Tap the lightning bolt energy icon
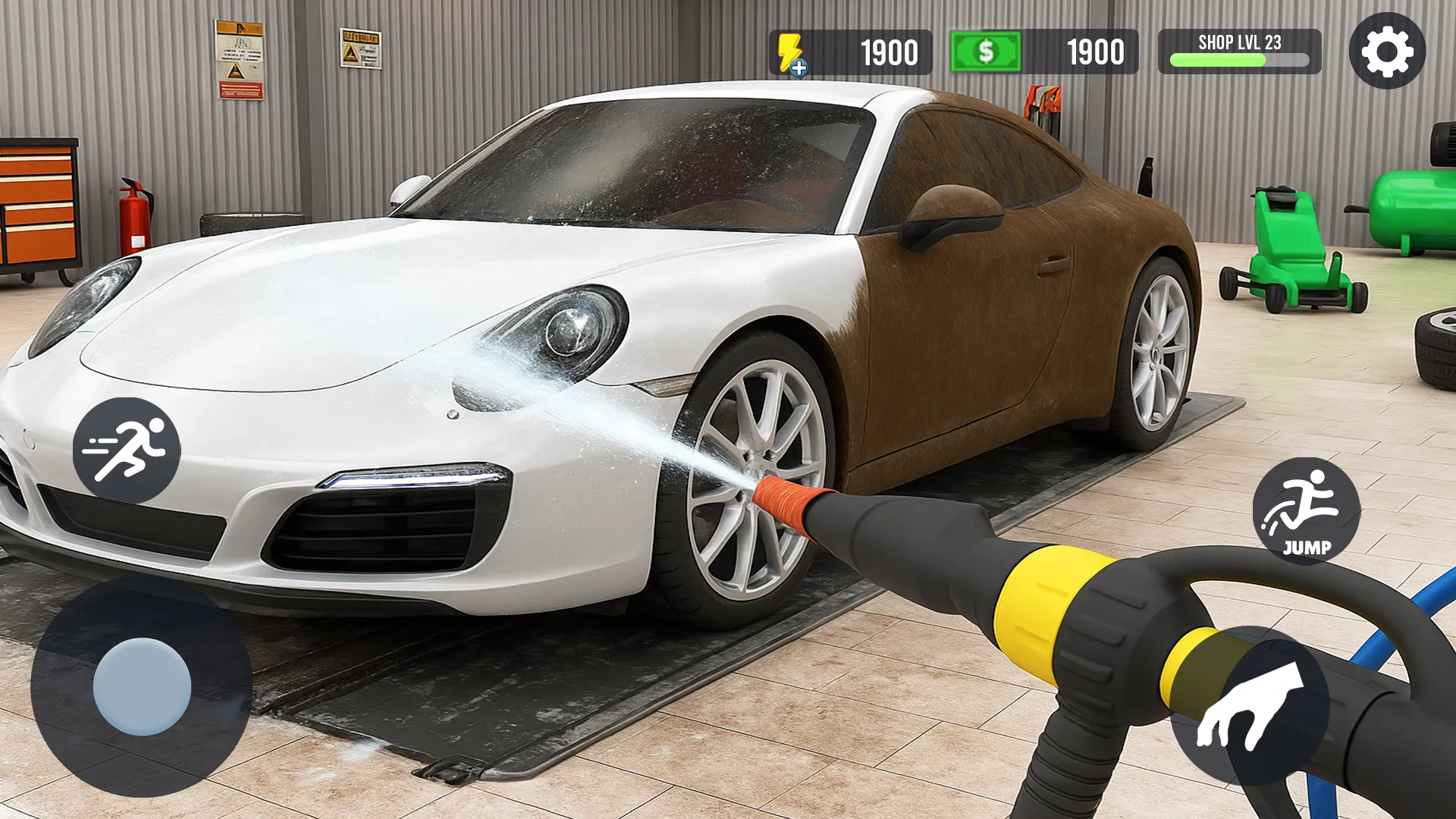Viewport: 1456px width, 819px height. pyautogui.click(x=789, y=47)
